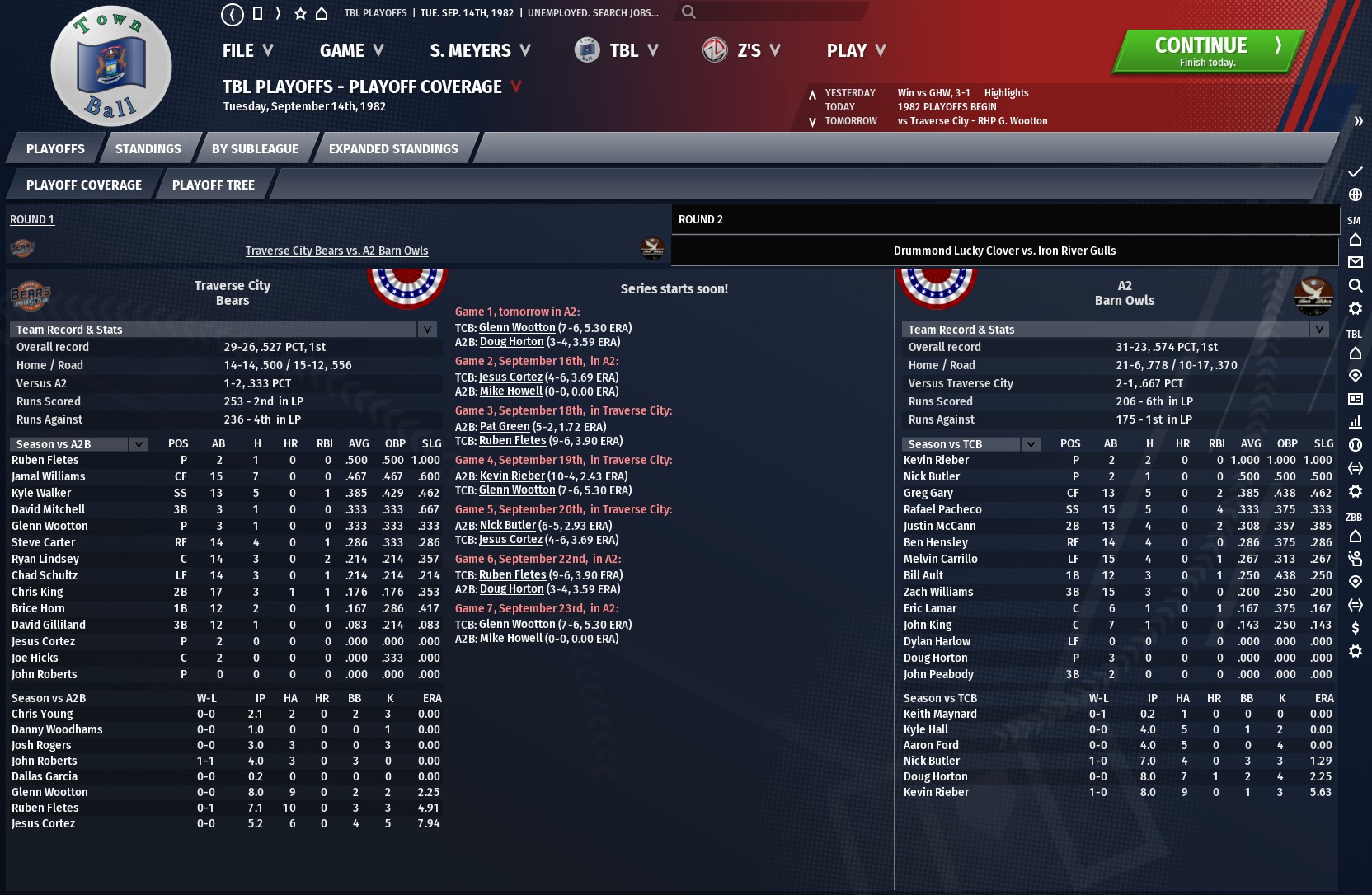1372x895 pixels.
Task: Expand the Season vs A2B dropdown
Action: 139,444
